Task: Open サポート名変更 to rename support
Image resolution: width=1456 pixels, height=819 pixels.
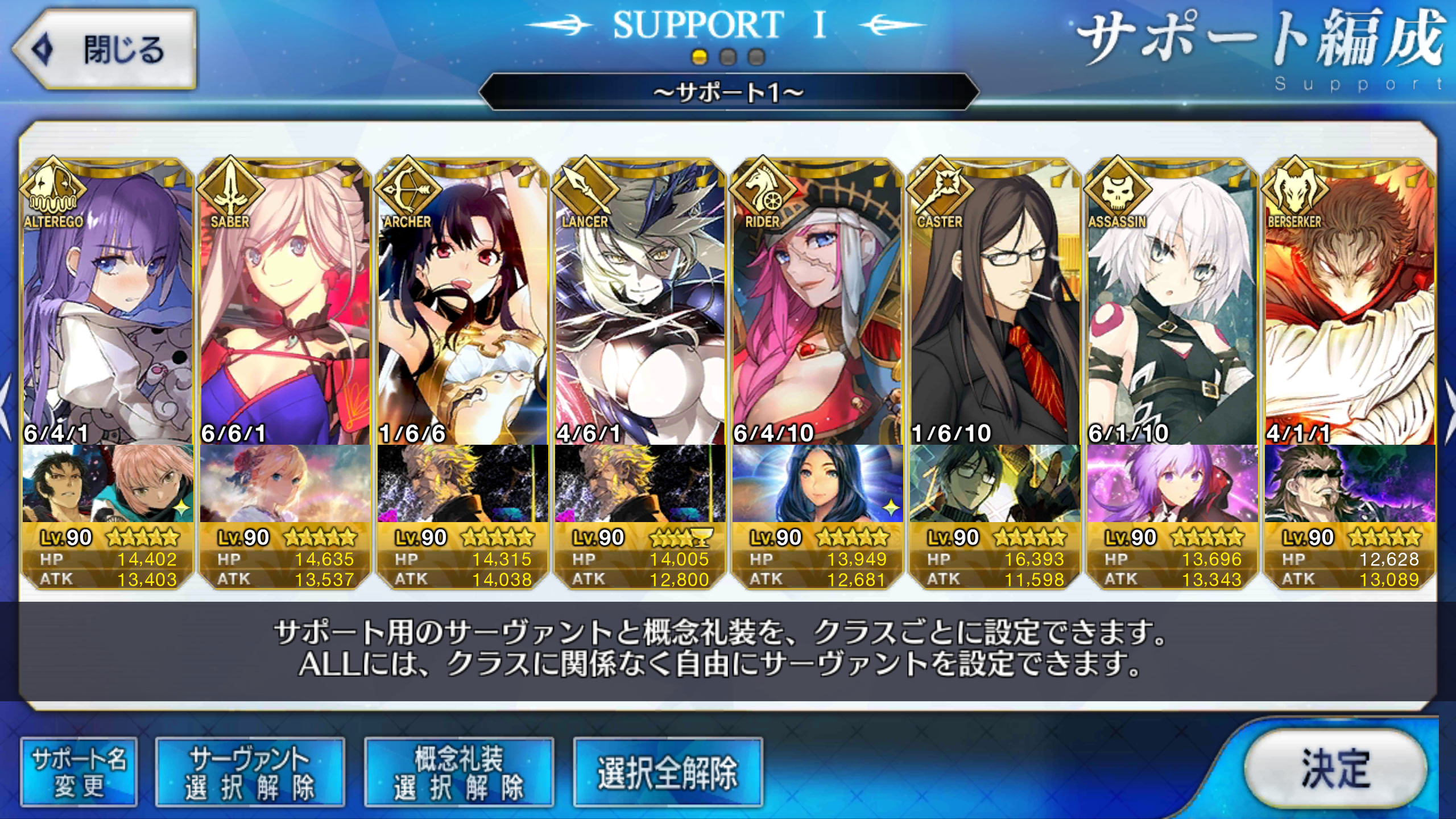Action: [79, 772]
